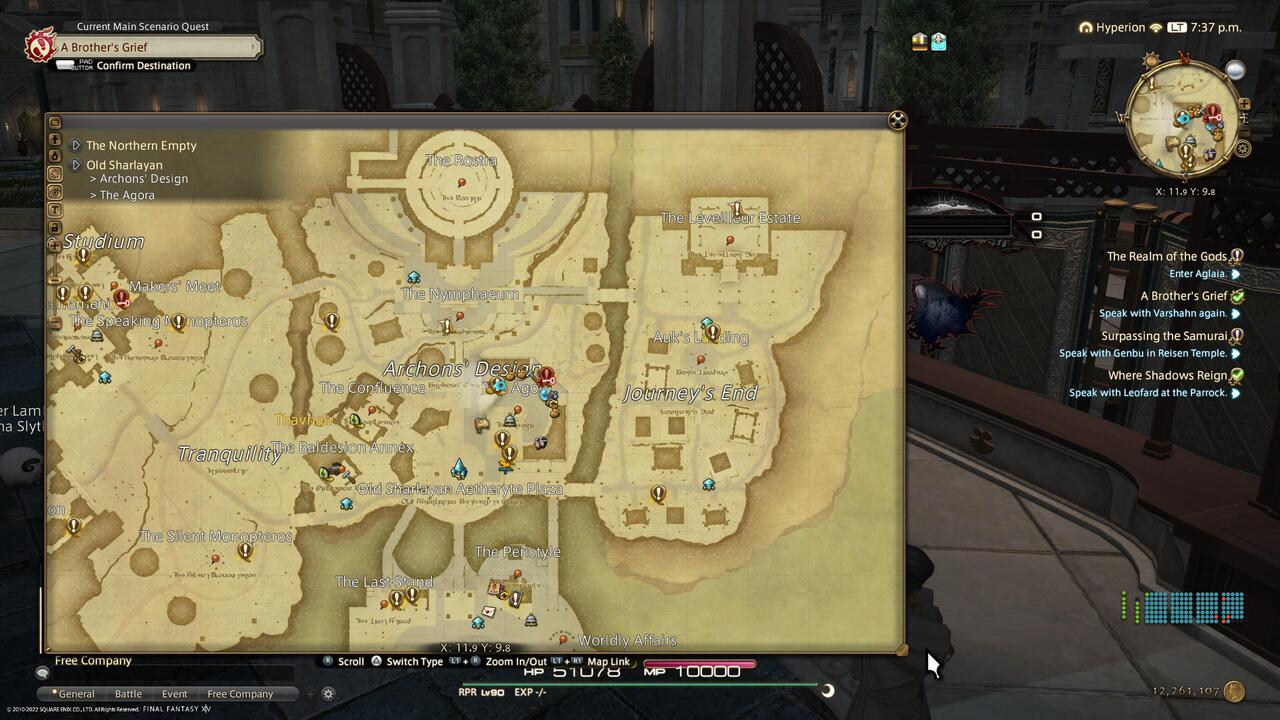Select the up-arrow floor icon on map sidebar
Screen dimensions: 1280x720
55,139
